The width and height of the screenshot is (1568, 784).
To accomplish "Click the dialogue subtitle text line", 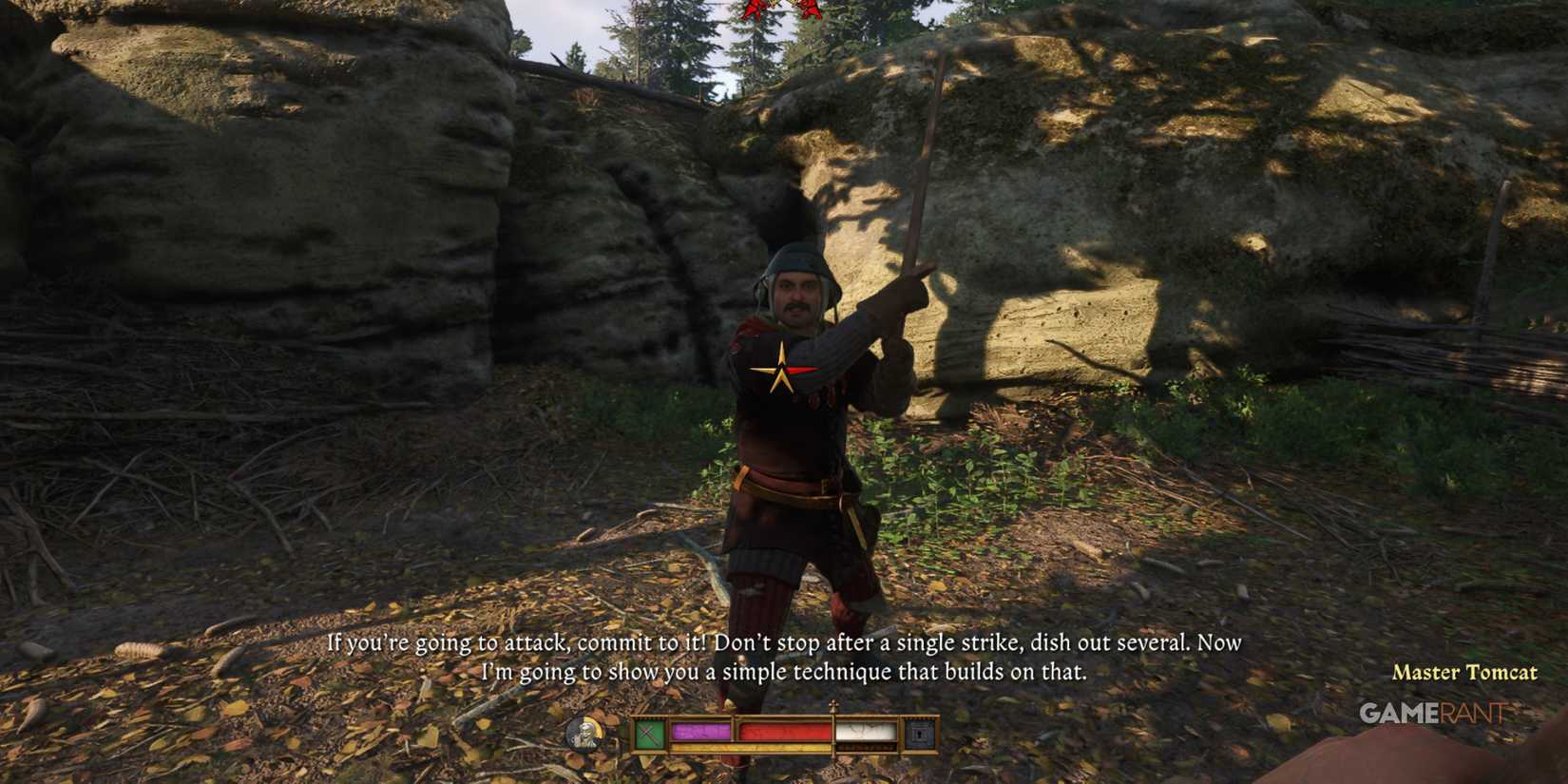I will 784,644.
